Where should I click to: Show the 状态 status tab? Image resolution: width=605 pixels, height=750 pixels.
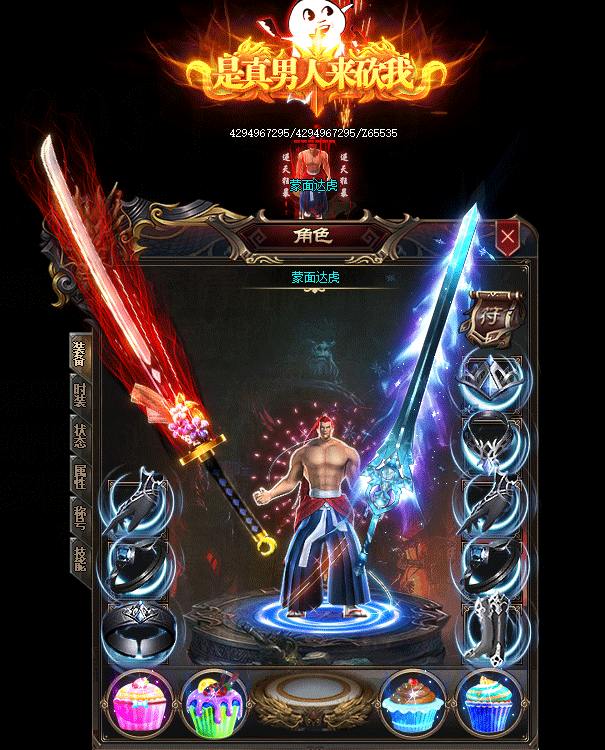[80, 435]
